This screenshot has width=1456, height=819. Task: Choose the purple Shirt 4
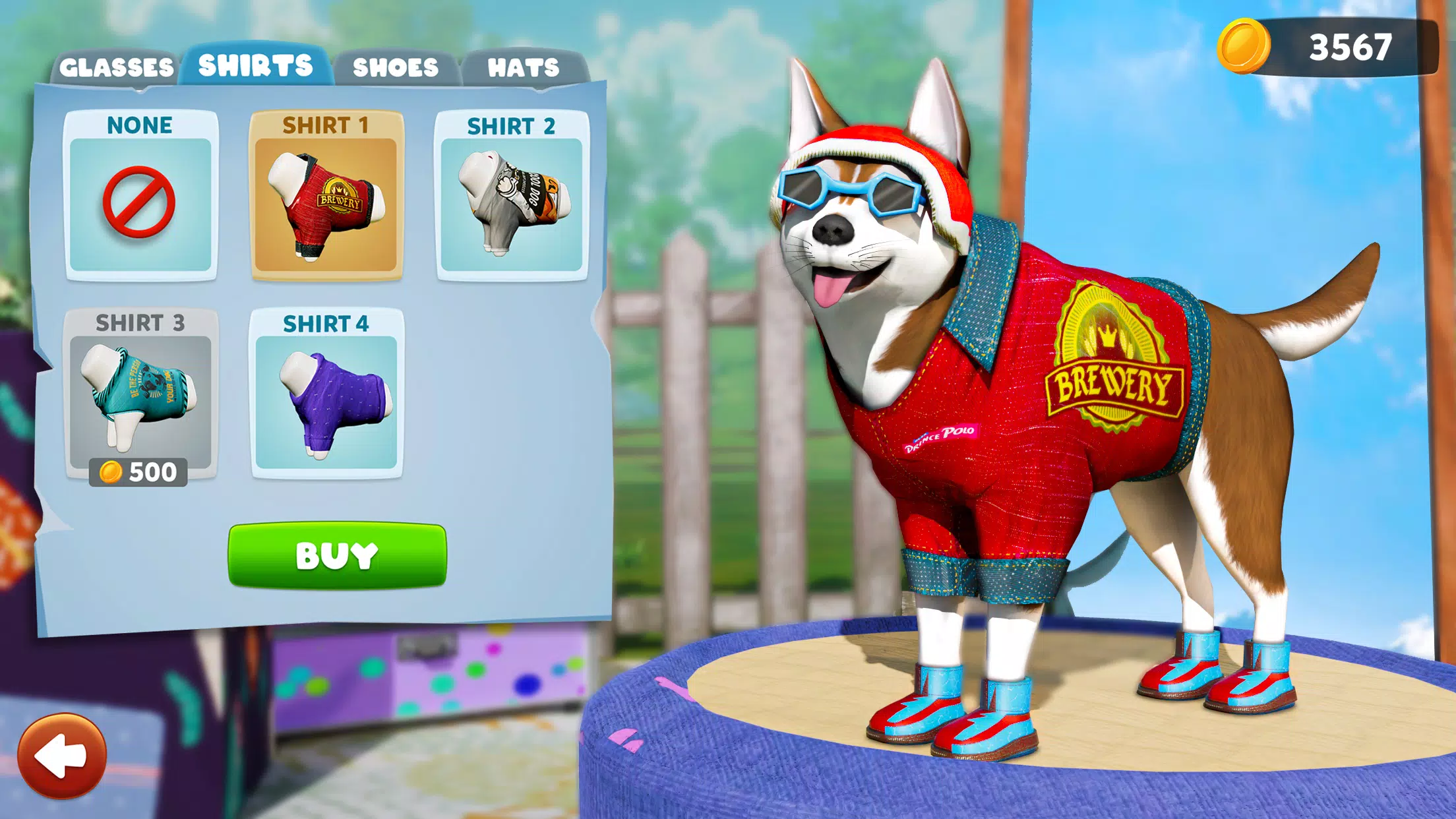pyautogui.click(x=326, y=394)
